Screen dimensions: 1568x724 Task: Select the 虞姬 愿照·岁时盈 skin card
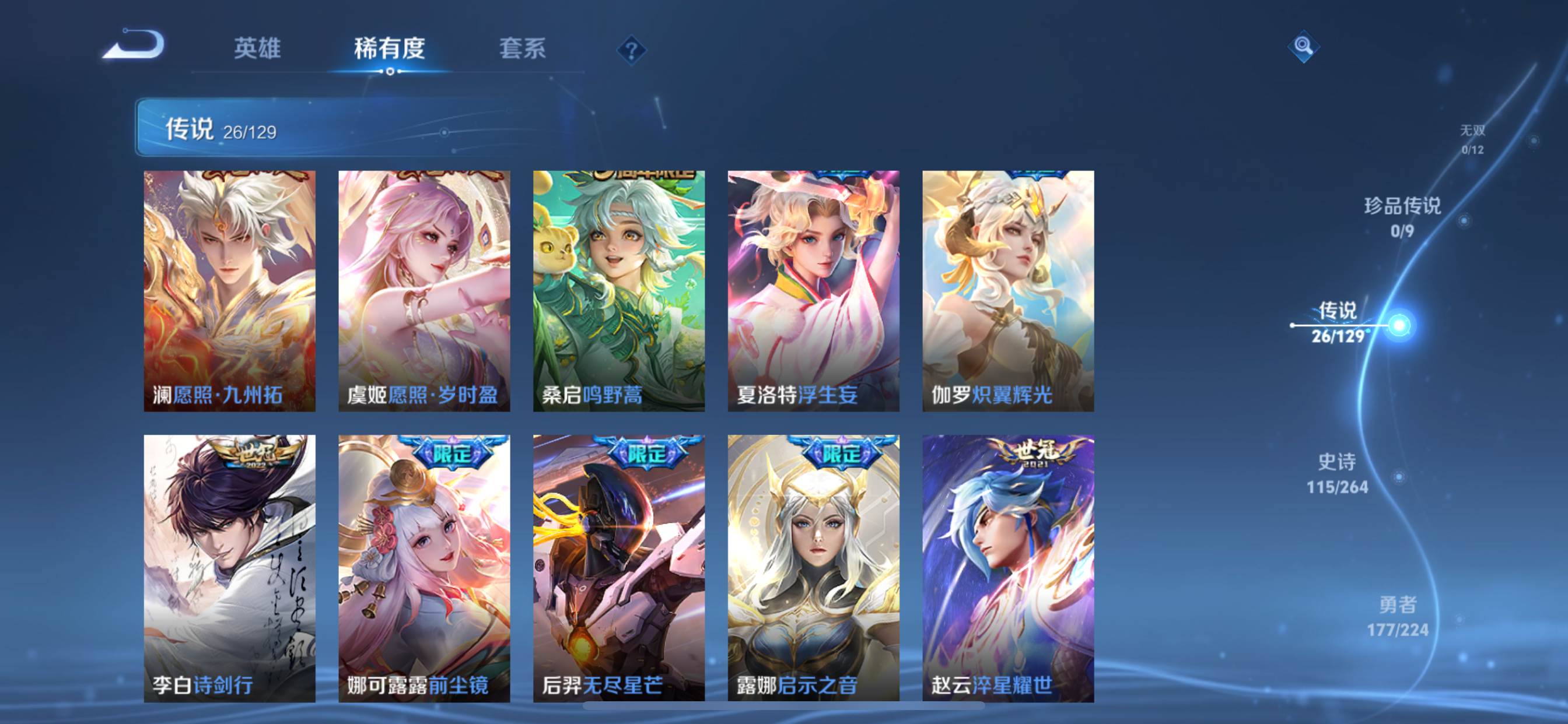[424, 291]
